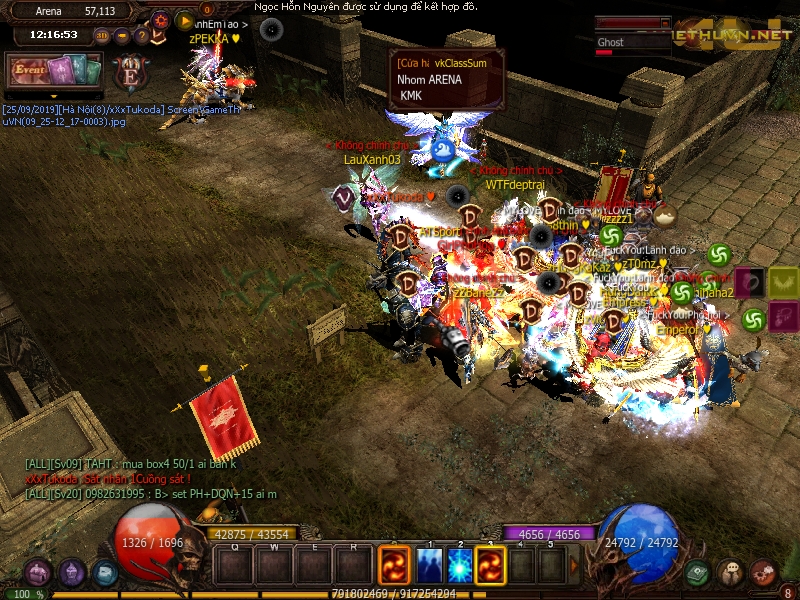The width and height of the screenshot is (800, 600).
Task: Activate the blue starburst skill in slot 2
Action: click(460, 565)
